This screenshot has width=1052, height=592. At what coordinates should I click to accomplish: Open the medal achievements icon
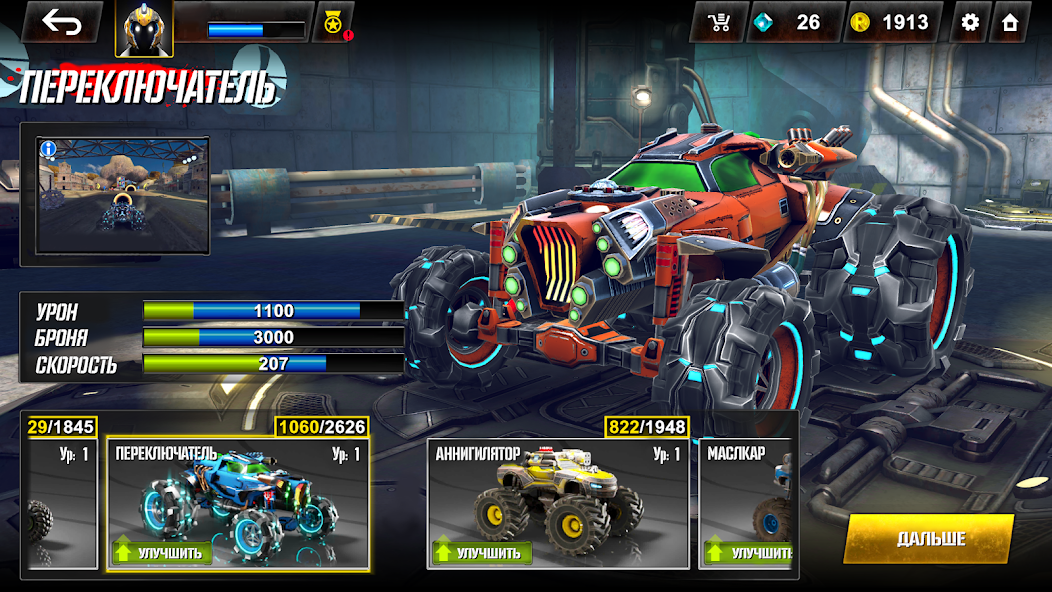332,22
